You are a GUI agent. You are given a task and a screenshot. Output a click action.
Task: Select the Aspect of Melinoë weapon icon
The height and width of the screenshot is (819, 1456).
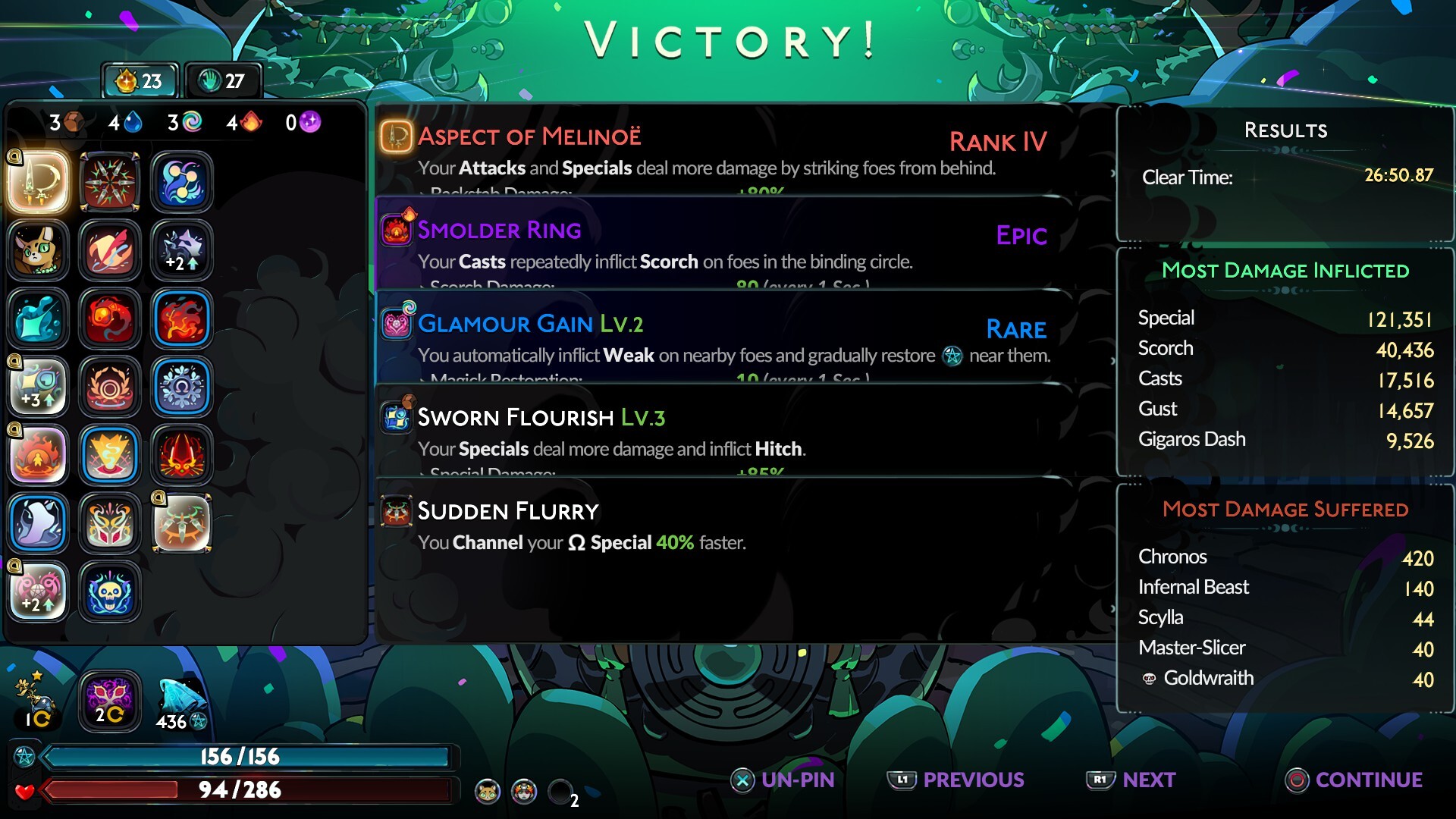coord(38,182)
